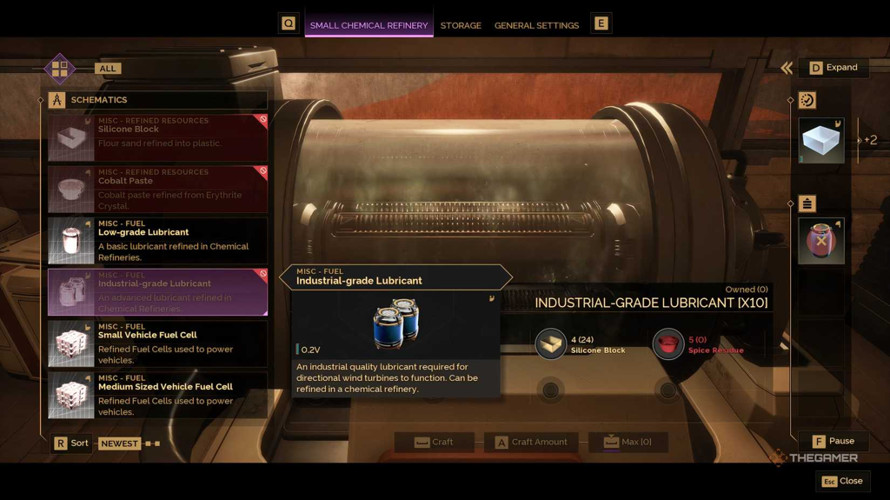This screenshot has height=500, width=890.
Task: Toggle the ALL category filter
Action: [x=107, y=68]
